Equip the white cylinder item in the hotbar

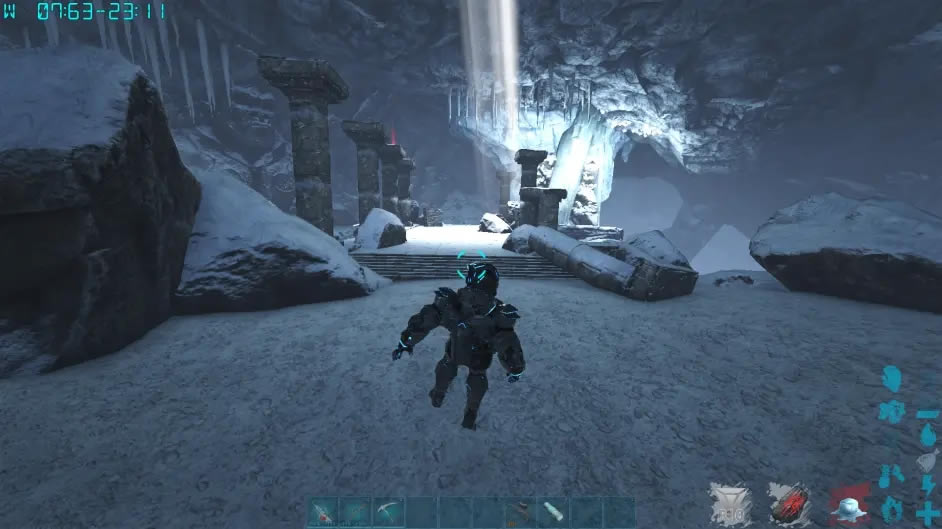(553, 512)
